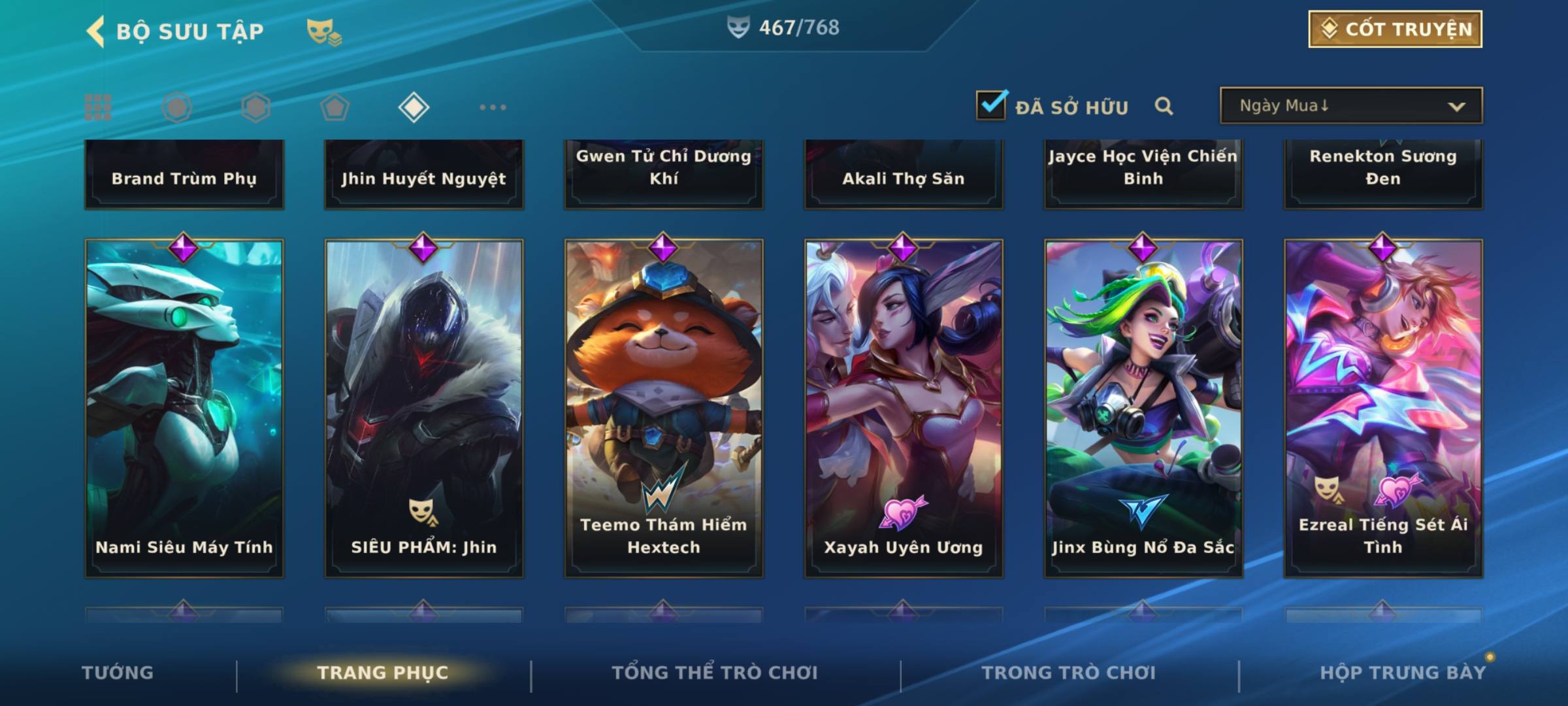Select the Brand Trùm Phụ skin card

pos(184,175)
